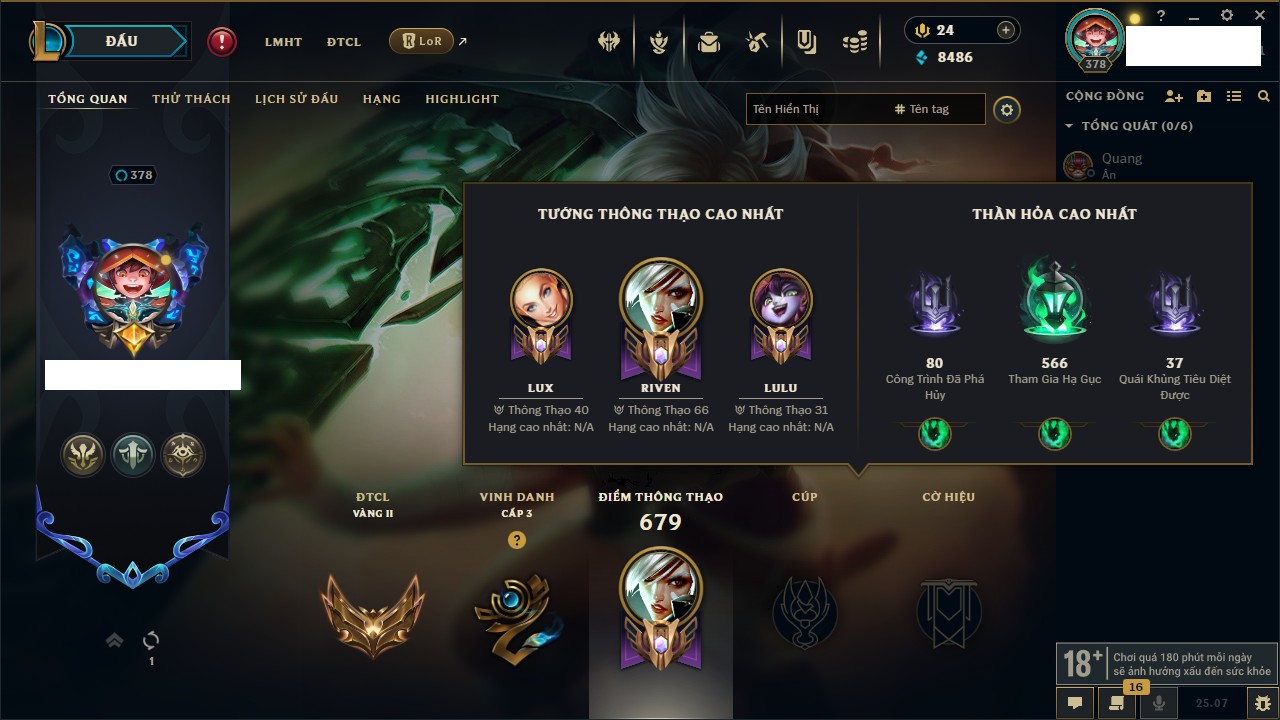Image resolution: width=1280 pixels, height=720 pixels.
Task: Open the store coins icon
Action: coord(854,42)
